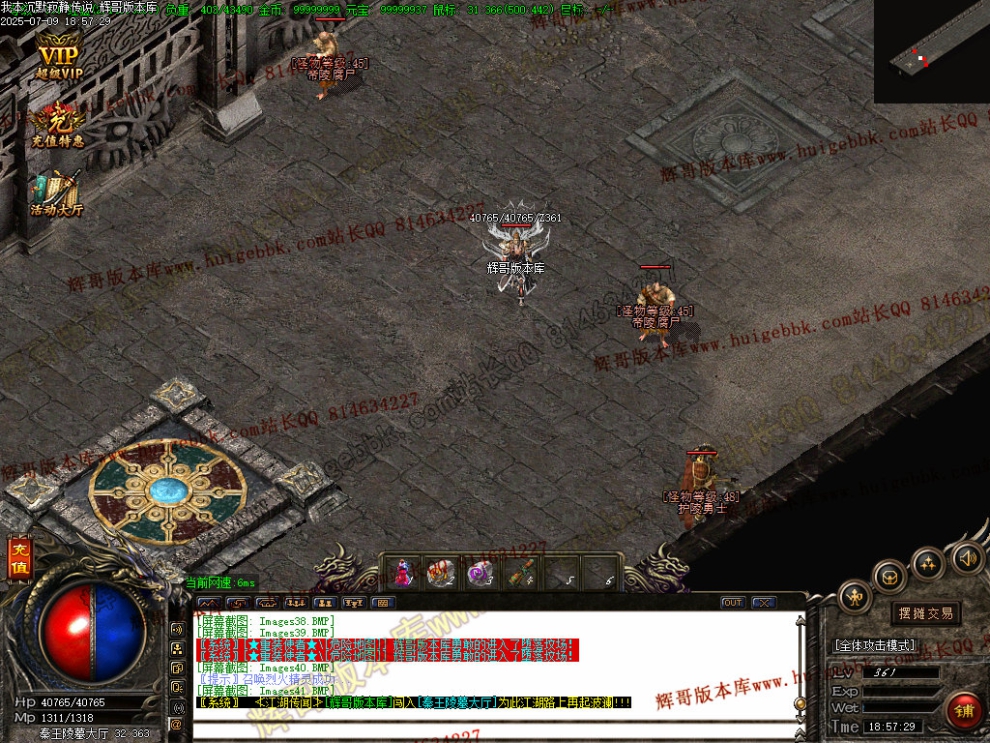Toggle sound with the speaker icon
The image size is (990, 743).
point(966,558)
